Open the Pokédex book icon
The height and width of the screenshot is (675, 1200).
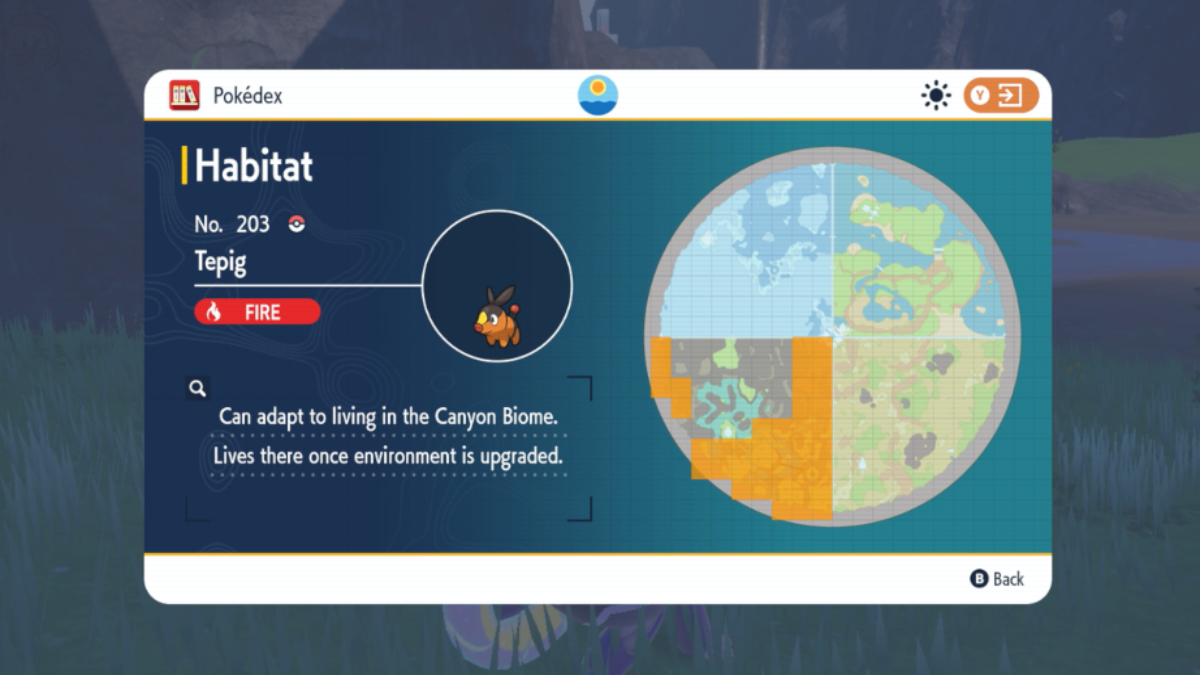pyautogui.click(x=184, y=96)
